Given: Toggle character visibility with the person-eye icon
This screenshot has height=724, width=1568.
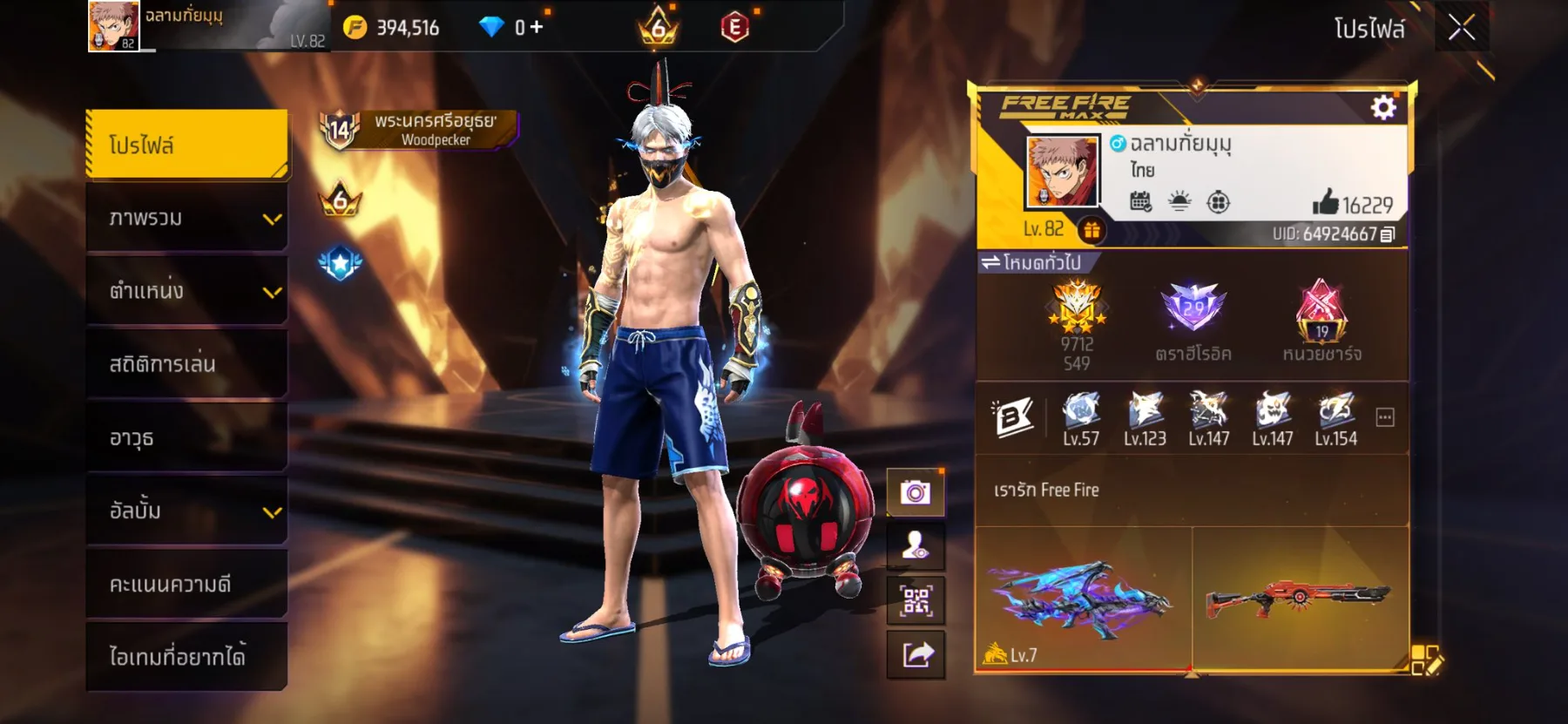Looking at the screenshot, I should coord(914,545).
